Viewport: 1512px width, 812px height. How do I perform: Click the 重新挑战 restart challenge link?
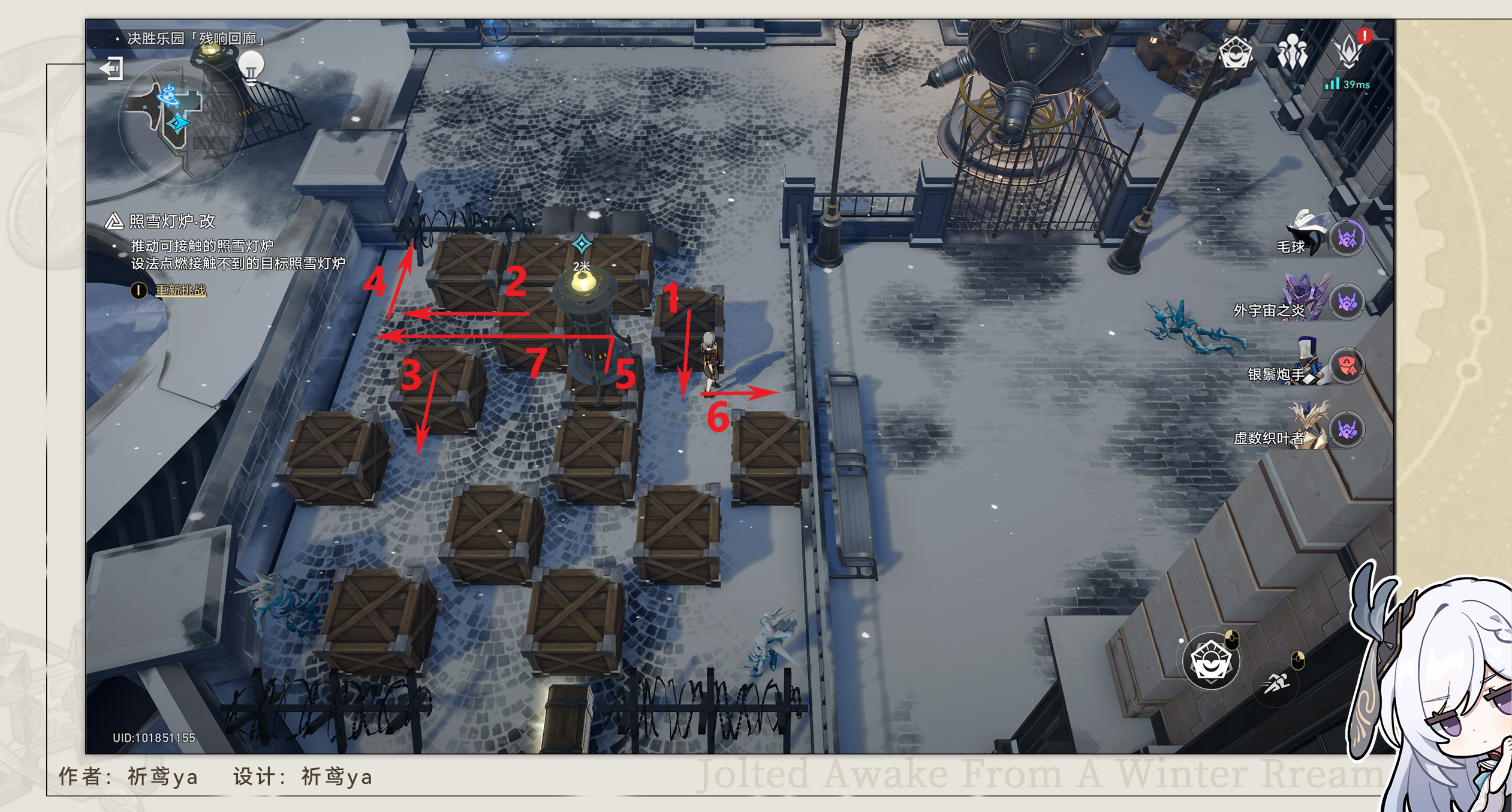(180, 290)
